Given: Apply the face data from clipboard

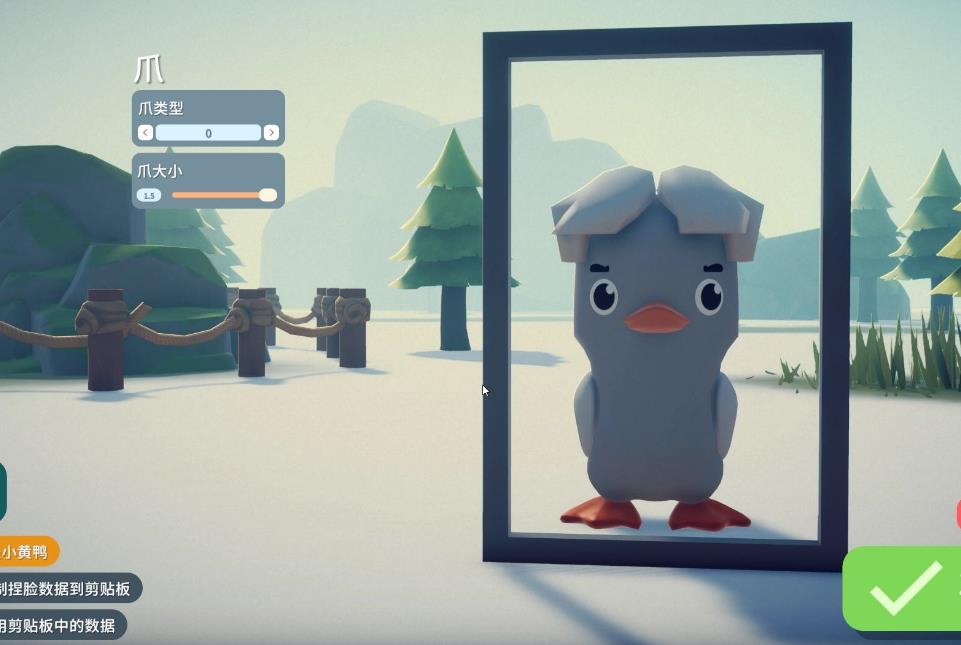Looking at the screenshot, I should 59,626.
